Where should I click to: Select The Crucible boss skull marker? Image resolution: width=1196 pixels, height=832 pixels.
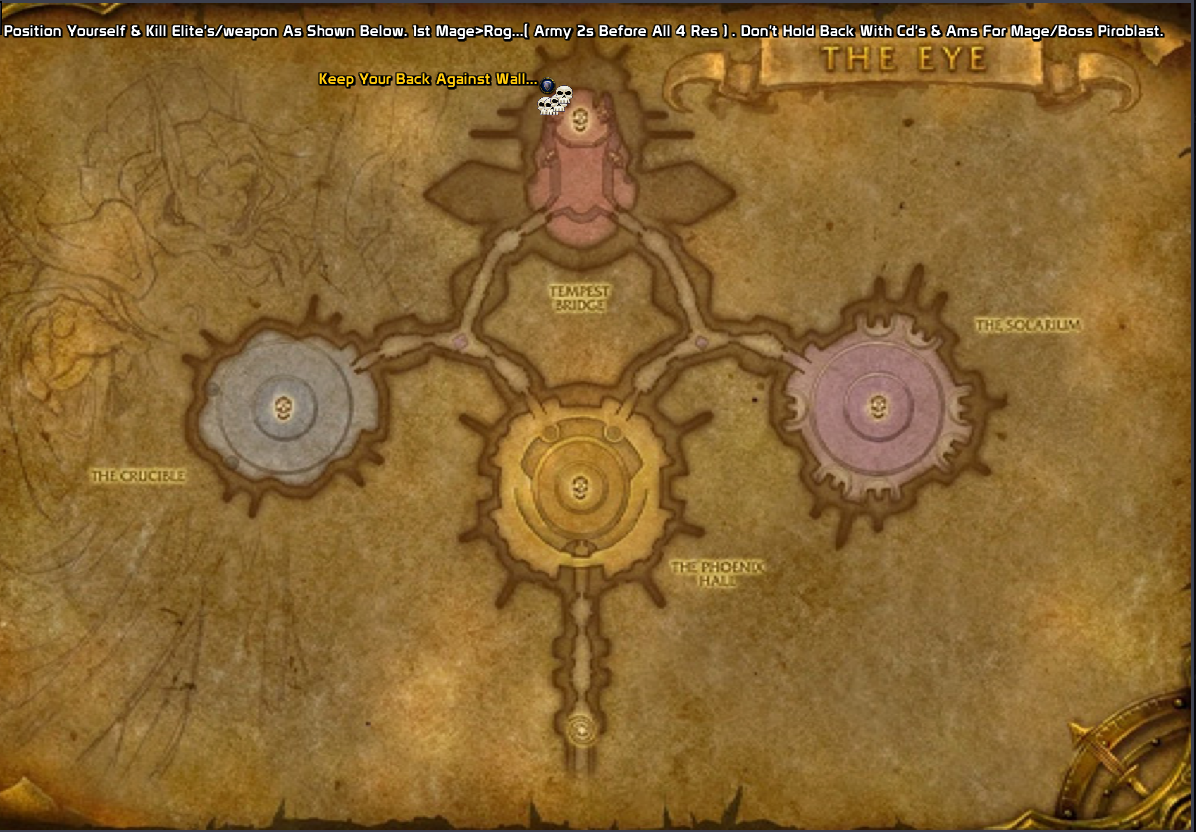pos(283,406)
